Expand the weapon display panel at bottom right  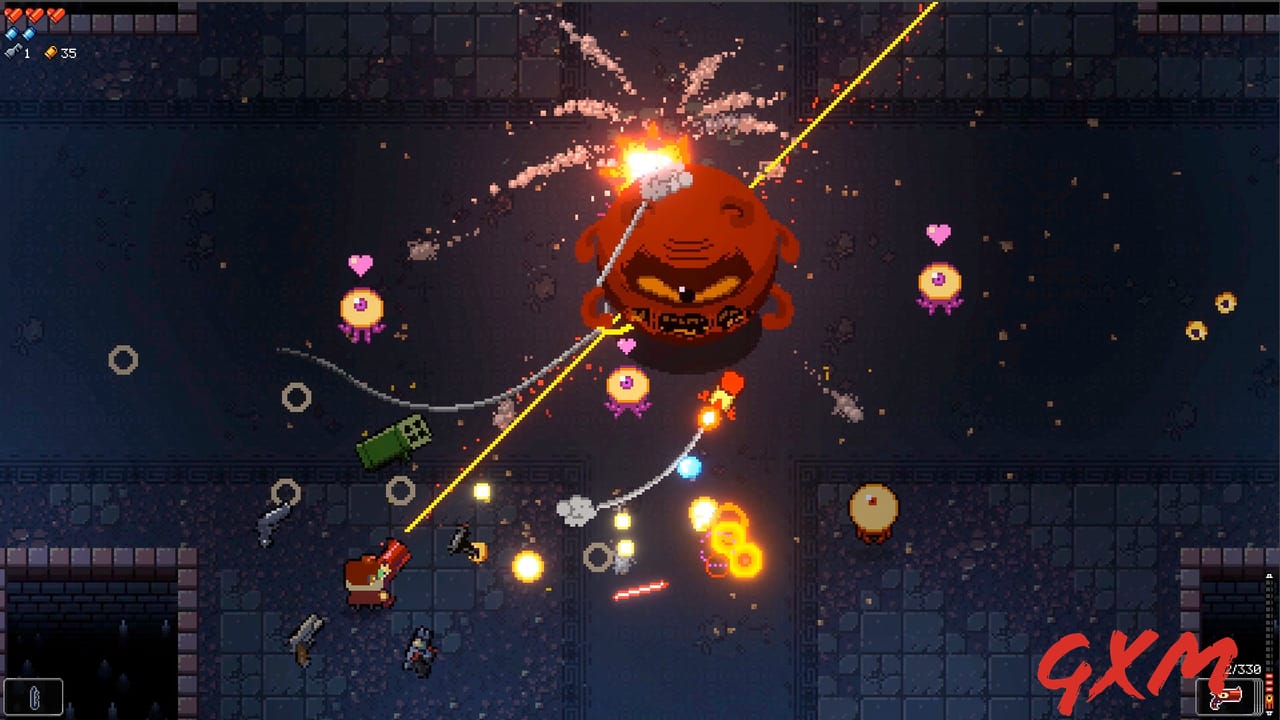pos(1228,697)
